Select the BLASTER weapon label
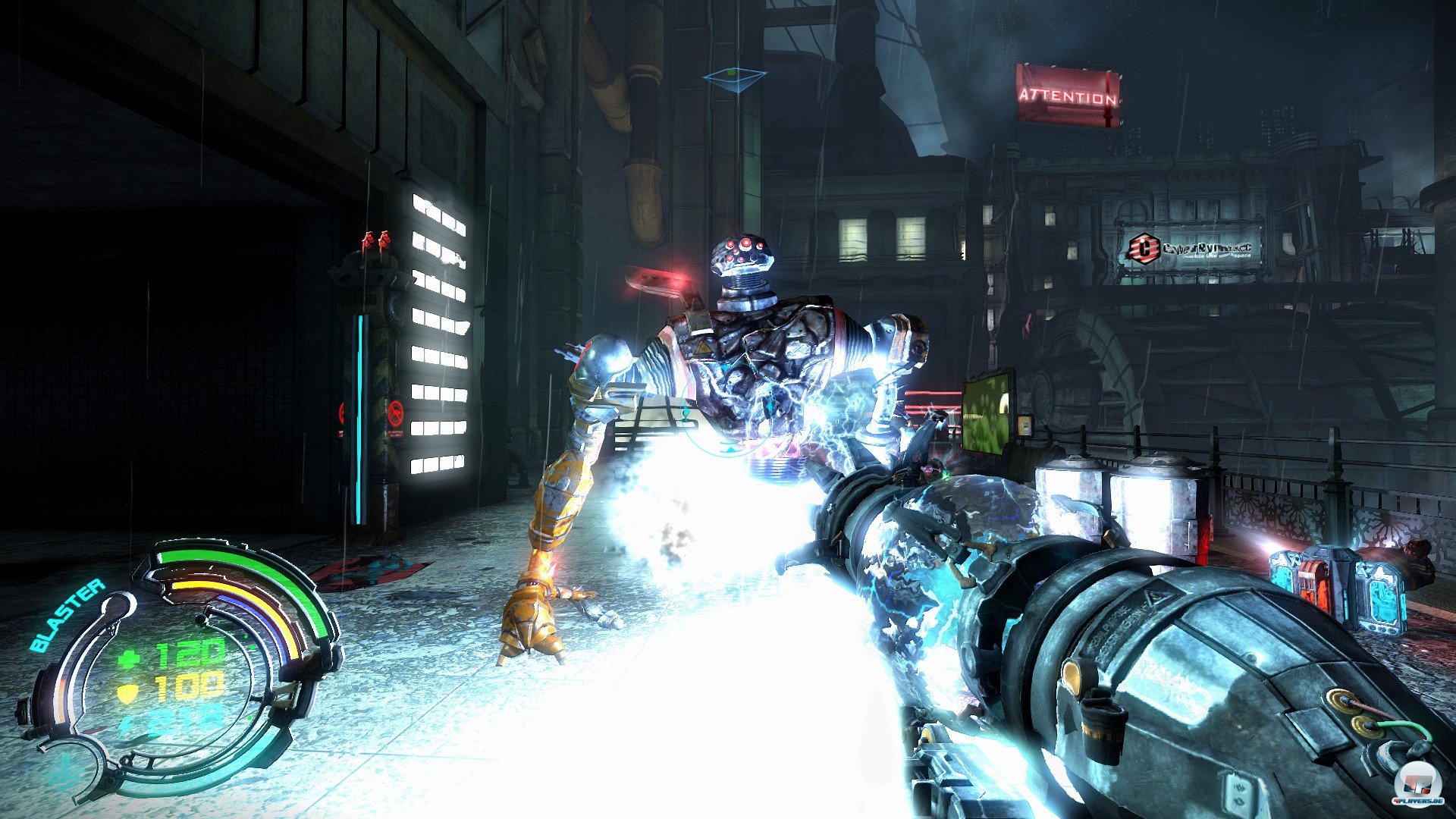The image size is (1456, 819). 67,615
